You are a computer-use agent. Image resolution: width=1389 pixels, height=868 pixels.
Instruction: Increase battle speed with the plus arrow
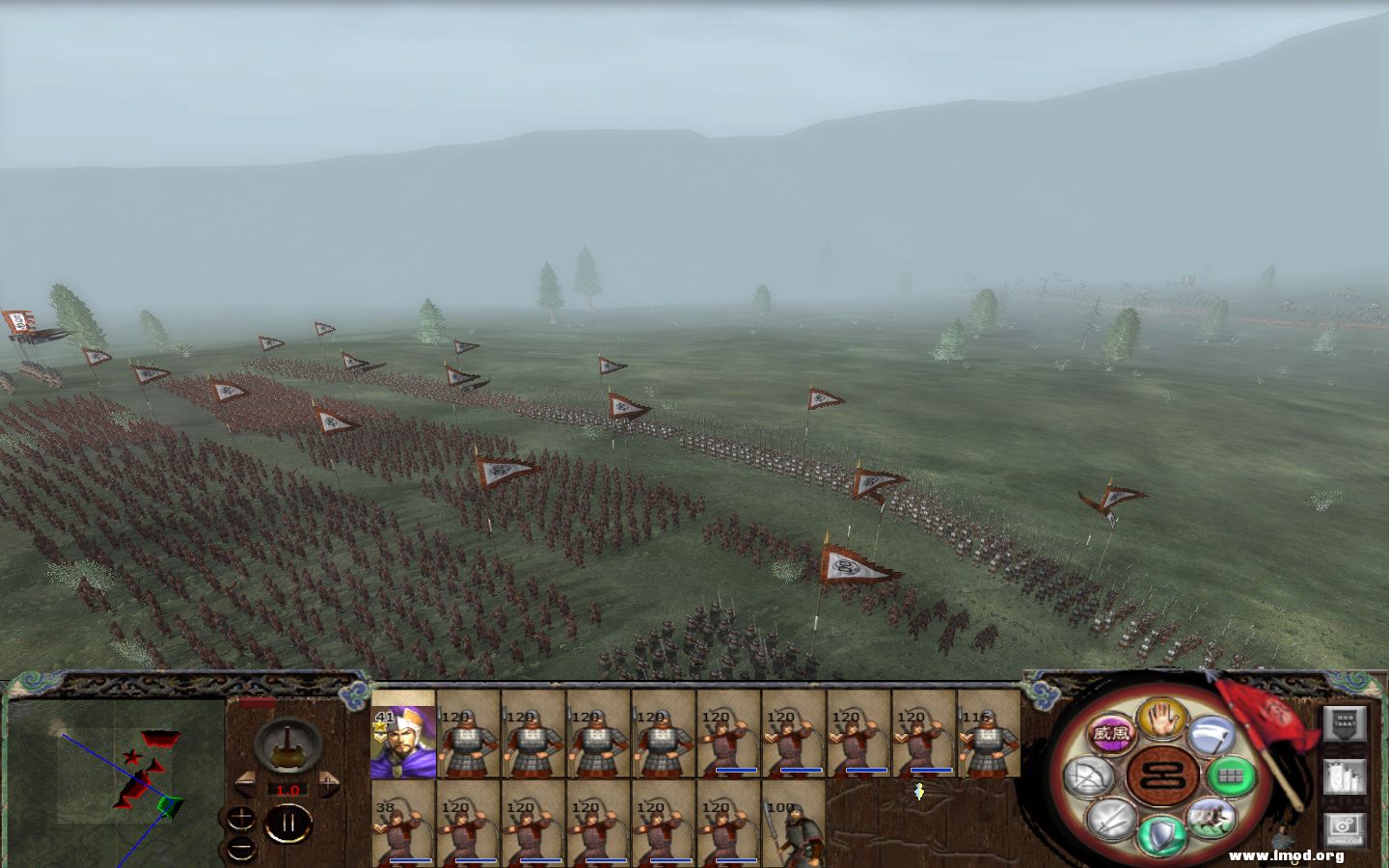(x=329, y=784)
